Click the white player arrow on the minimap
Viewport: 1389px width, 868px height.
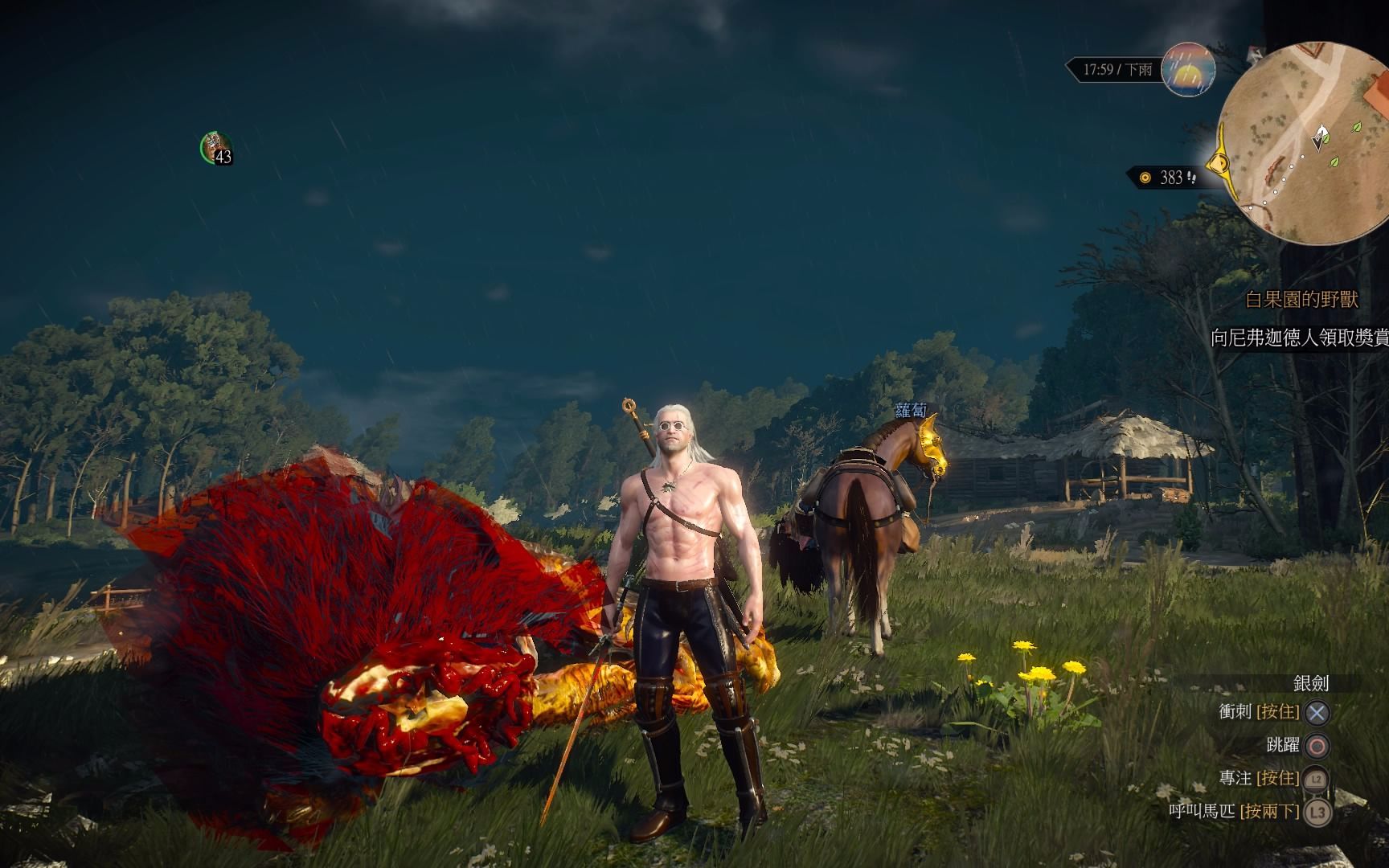tap(1319, 138)
